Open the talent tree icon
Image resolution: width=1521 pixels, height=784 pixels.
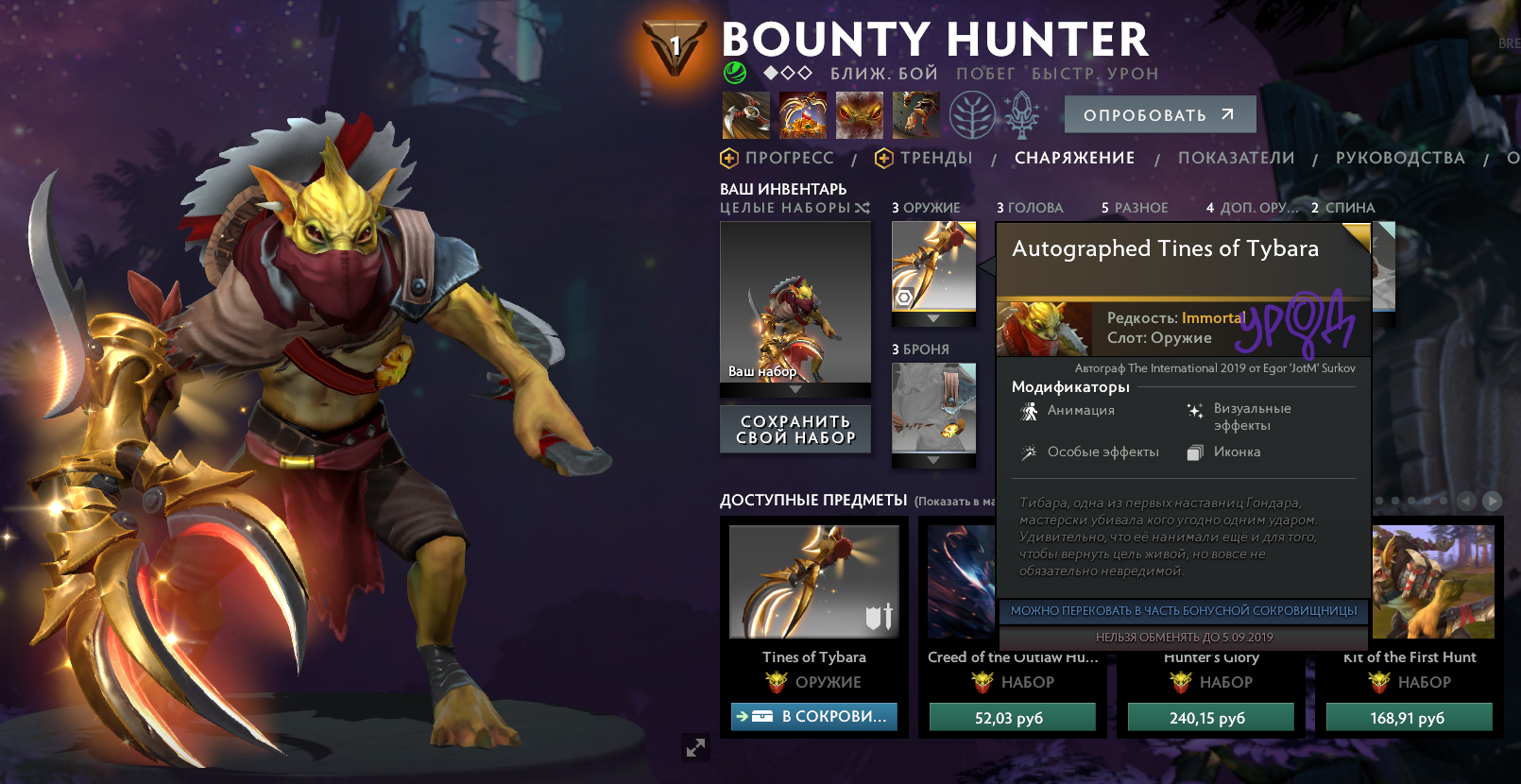[970, 113]
